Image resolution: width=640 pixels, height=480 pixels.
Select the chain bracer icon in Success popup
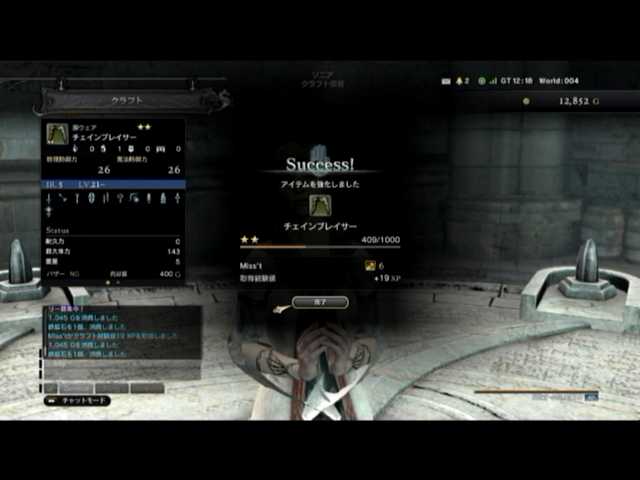point(320,205)
